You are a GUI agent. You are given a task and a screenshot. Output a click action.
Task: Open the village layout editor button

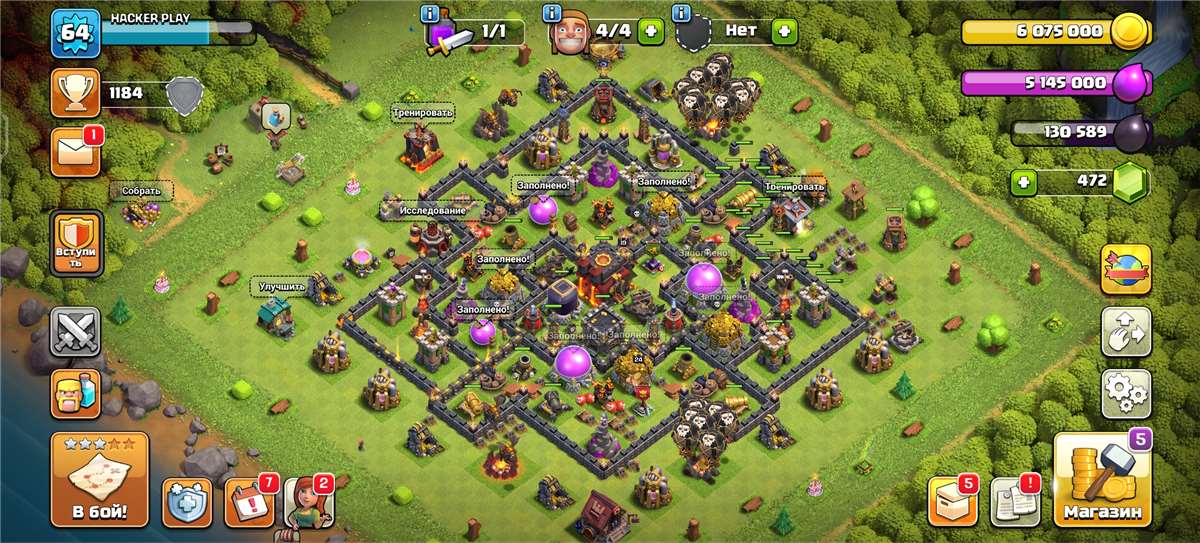tap(1125, 332)
